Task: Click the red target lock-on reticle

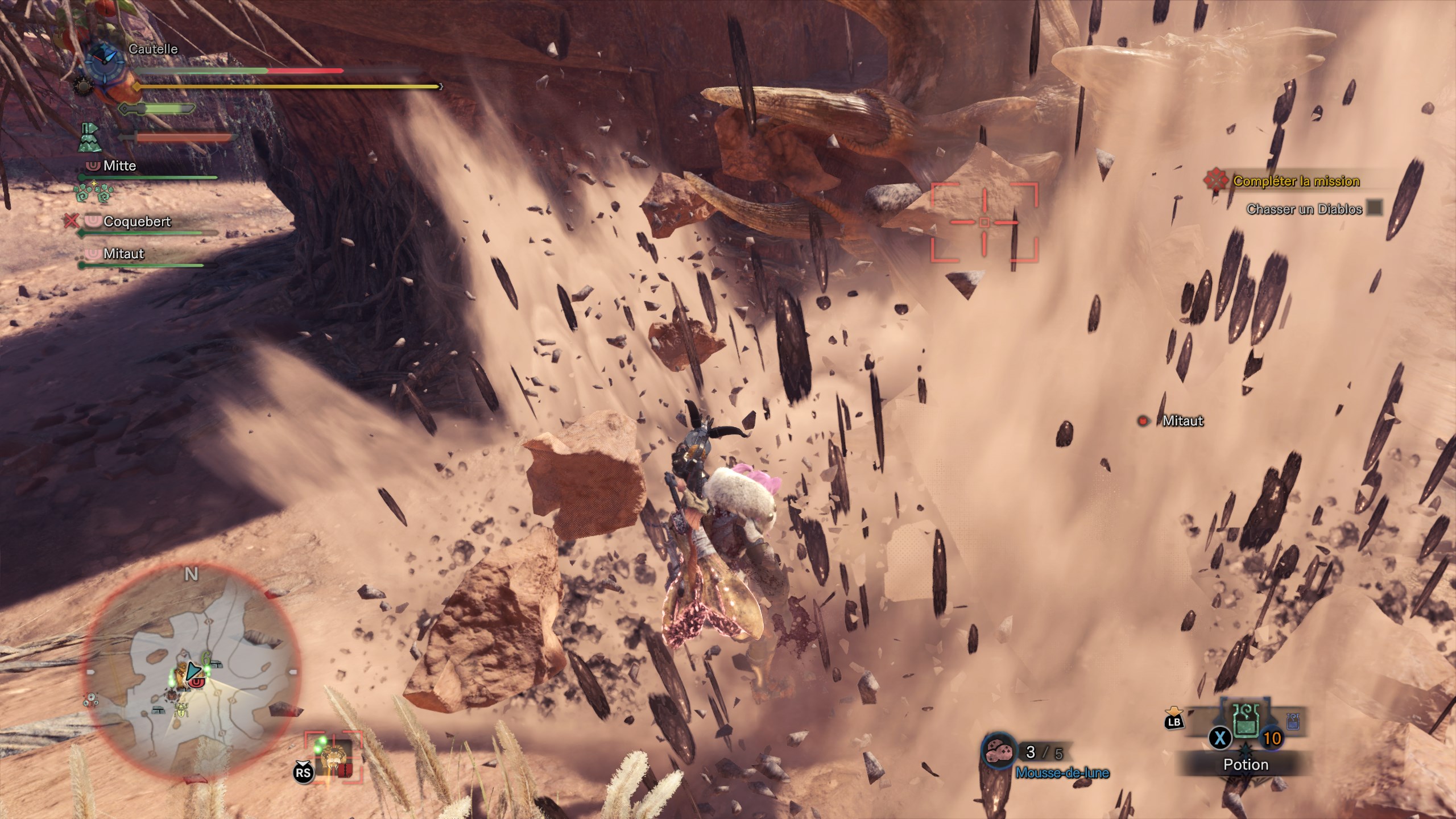Action: coord(984,221)
